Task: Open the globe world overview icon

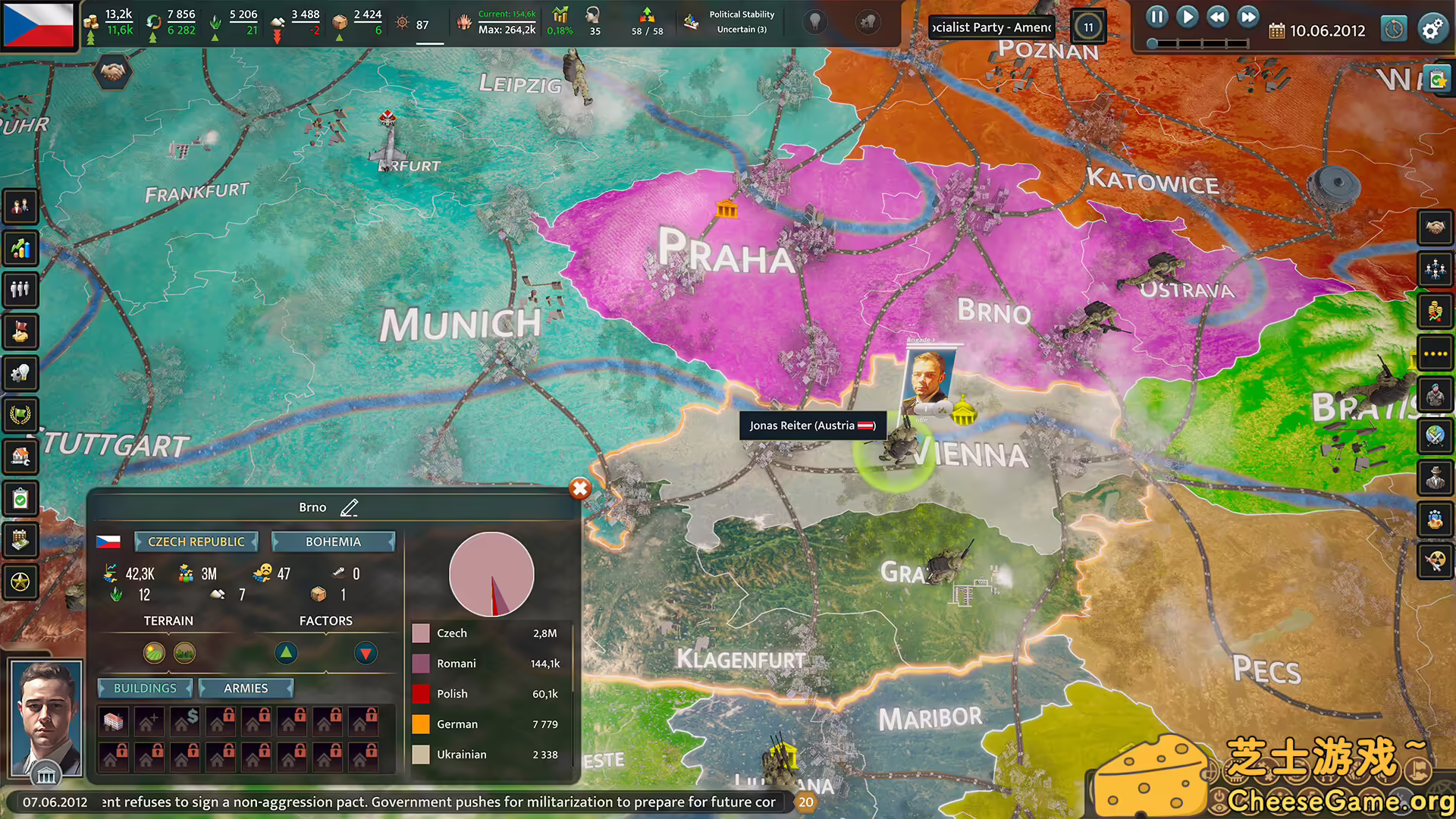Action: (1436, 437)
